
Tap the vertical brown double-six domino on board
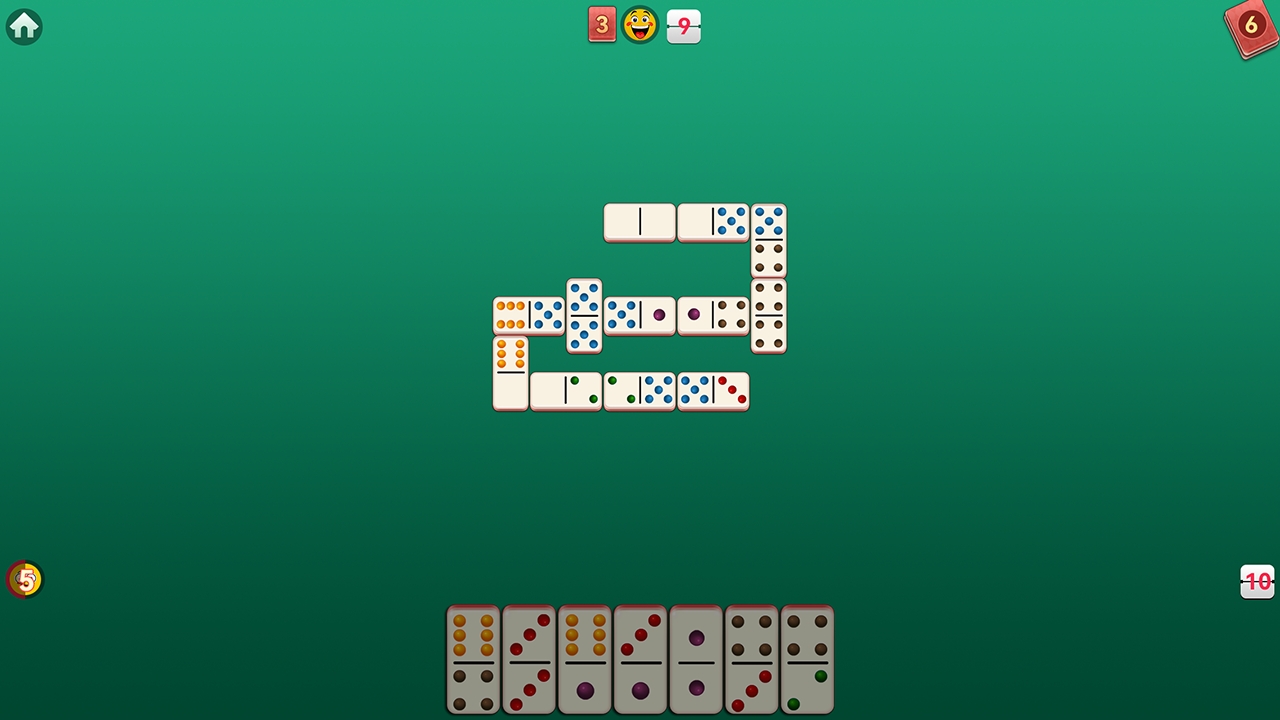769,316
